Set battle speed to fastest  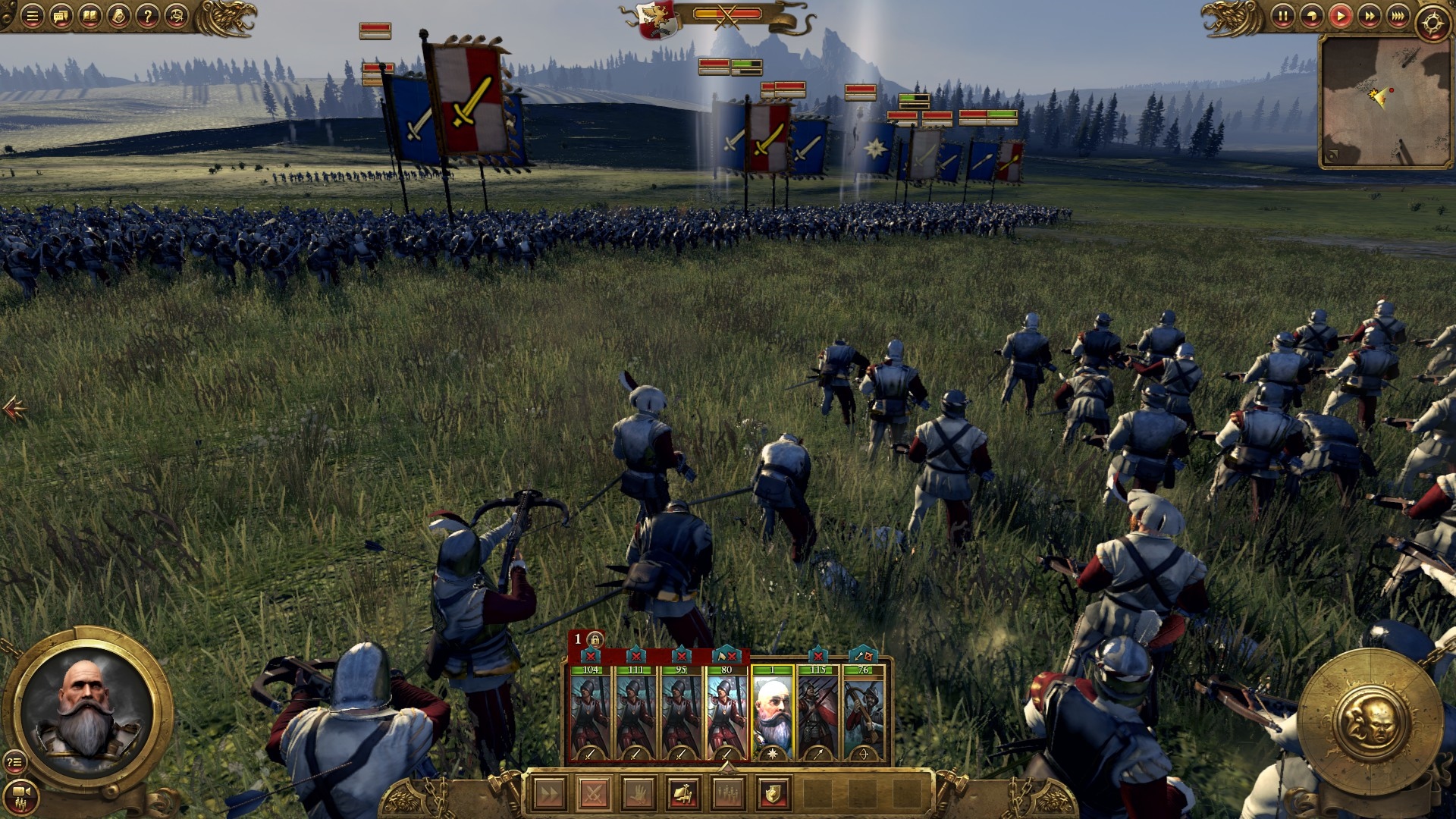click(x=1398, y=16)
